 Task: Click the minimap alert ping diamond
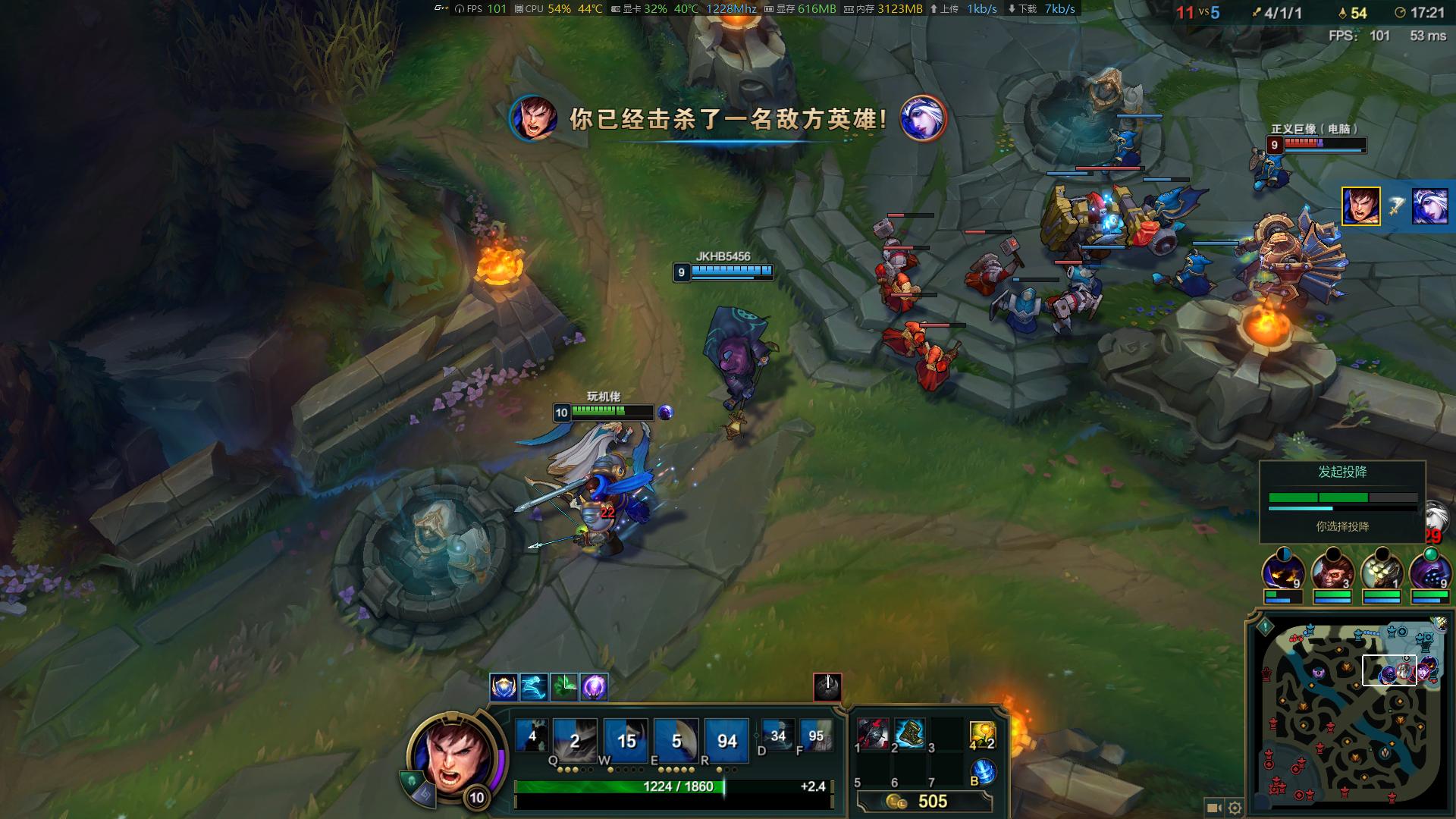[1265, 627]
